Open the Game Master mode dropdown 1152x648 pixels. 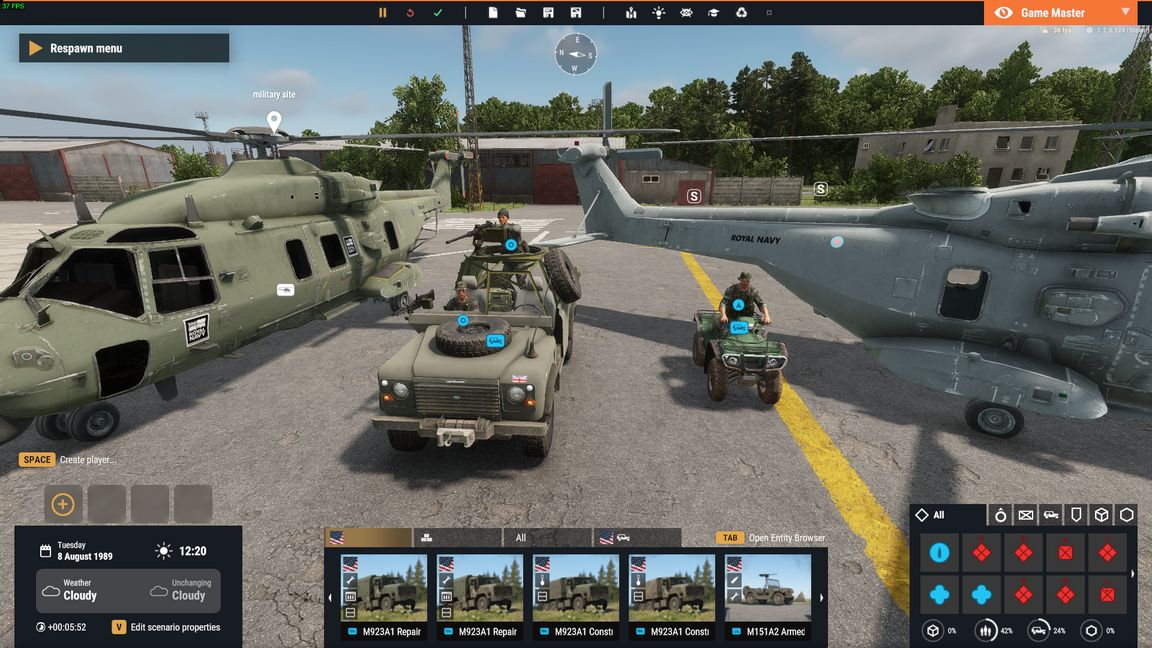1125,12
